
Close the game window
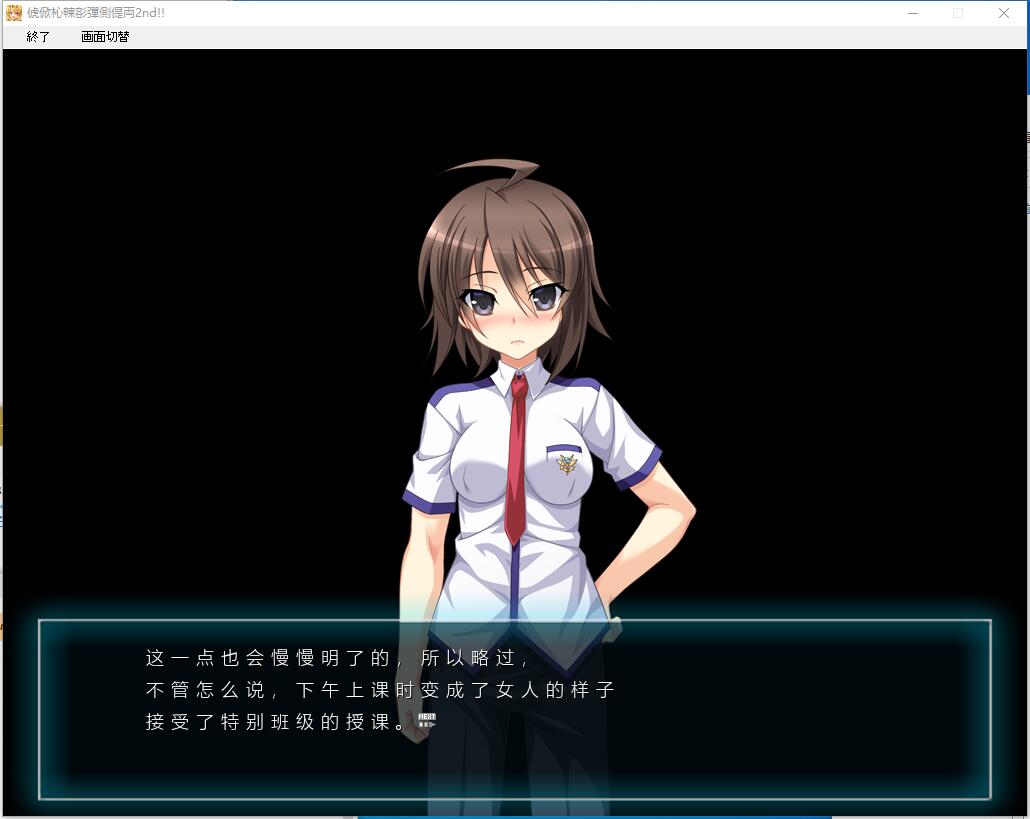[1003, 13]
